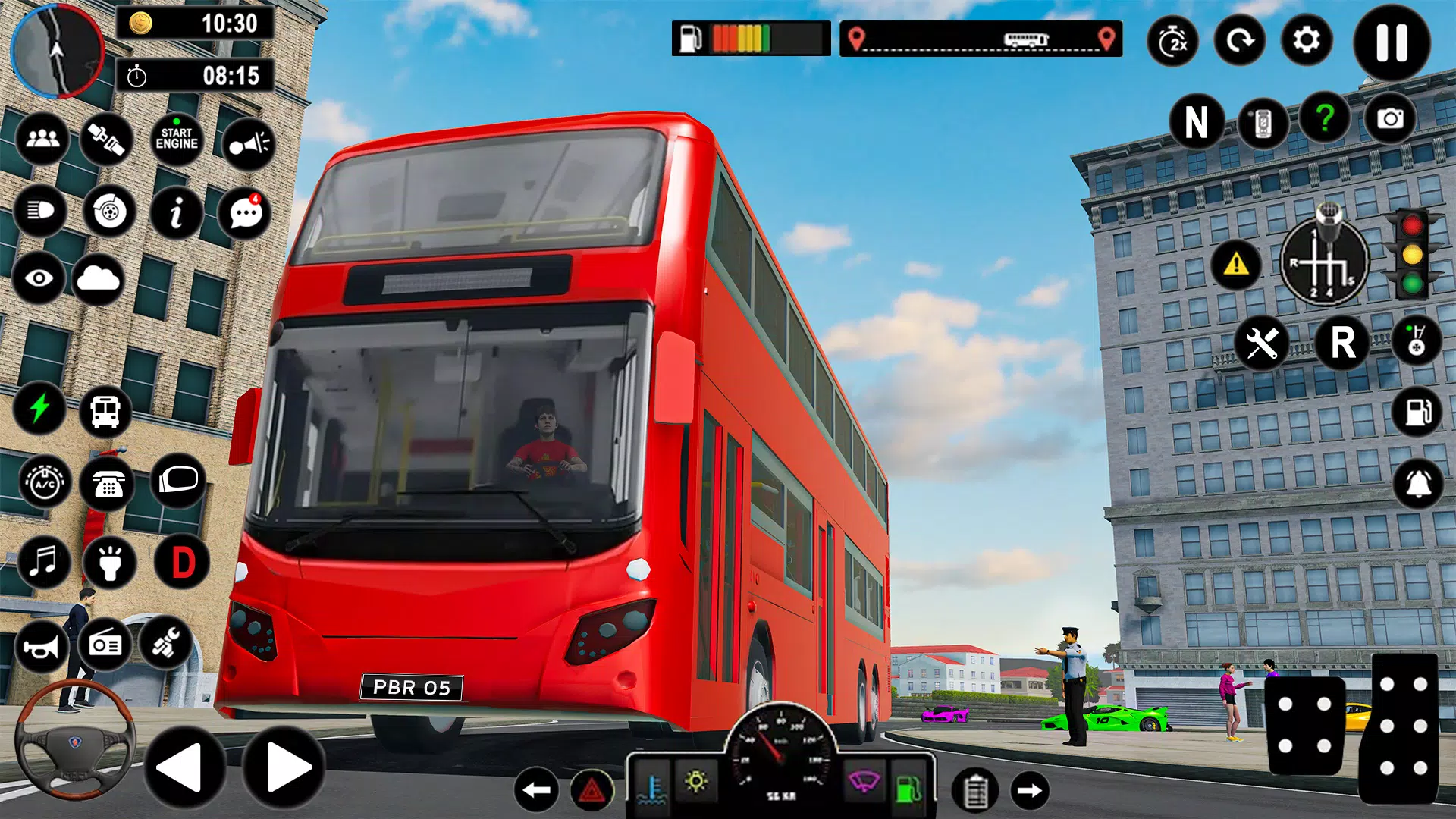Open the music note icon

pos(43,562)
